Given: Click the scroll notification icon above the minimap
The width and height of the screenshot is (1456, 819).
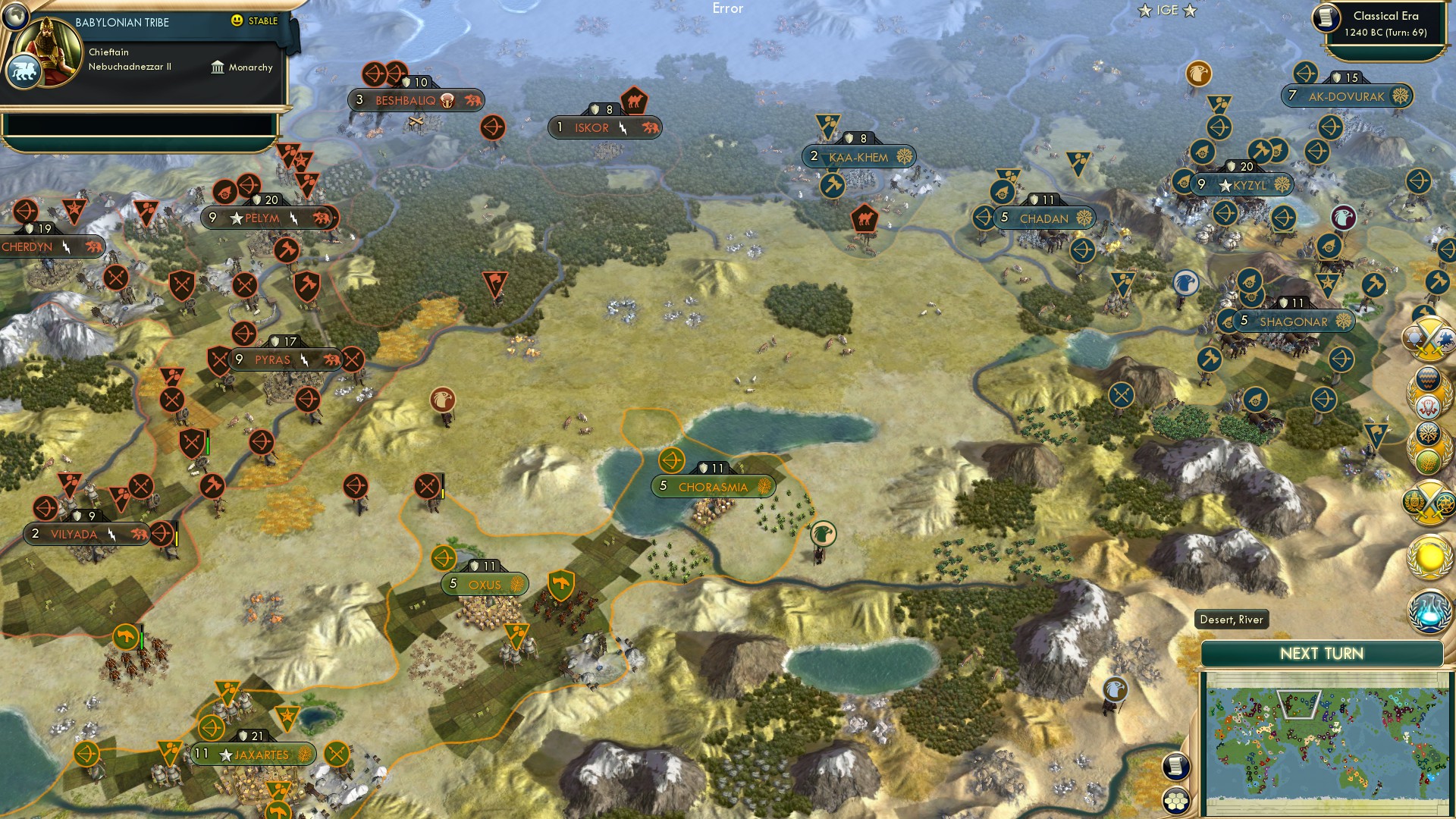Looking at the screenshot, I should click(1175, 767).
